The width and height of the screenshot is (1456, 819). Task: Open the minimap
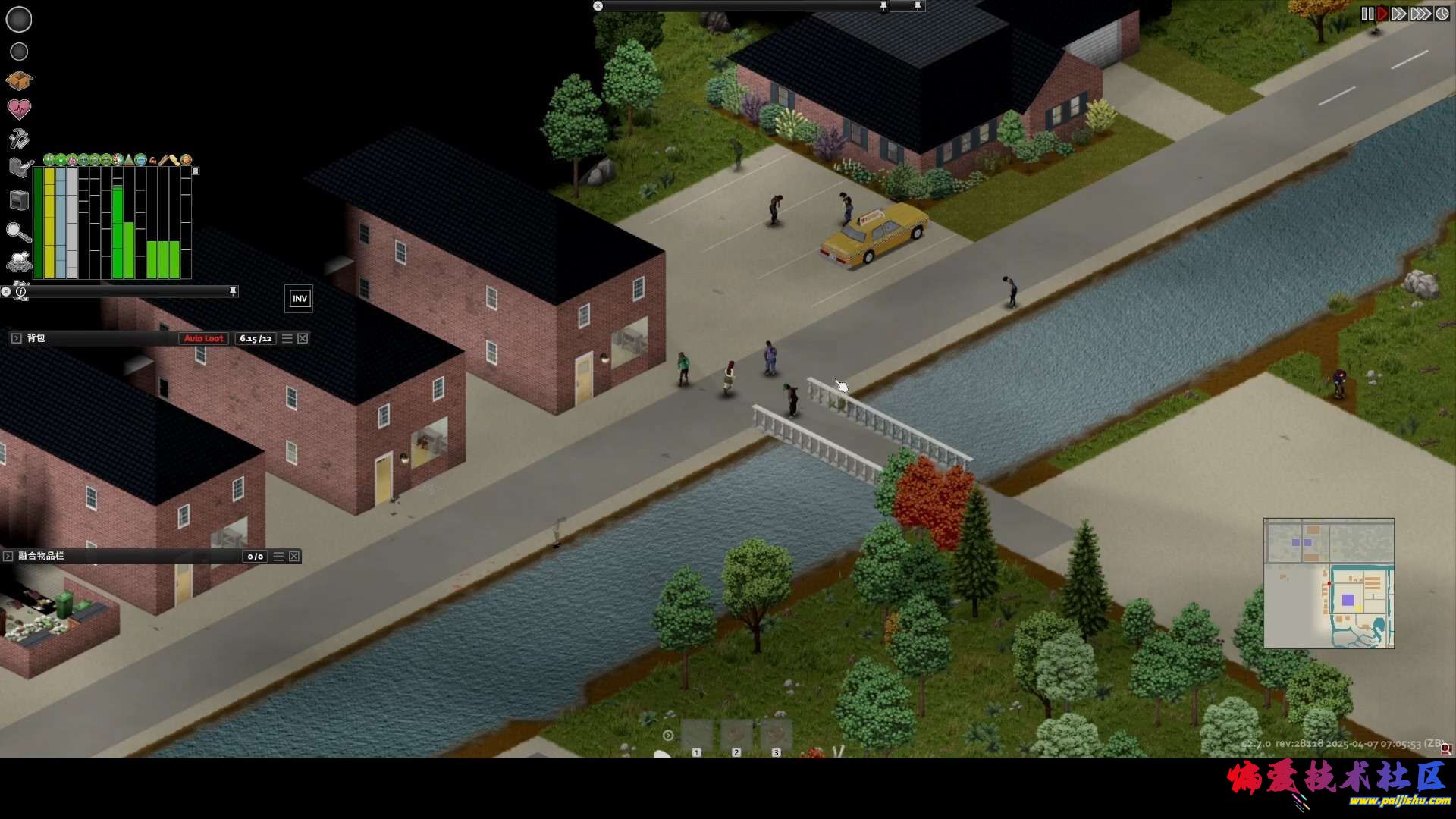tap(1329, 583)
